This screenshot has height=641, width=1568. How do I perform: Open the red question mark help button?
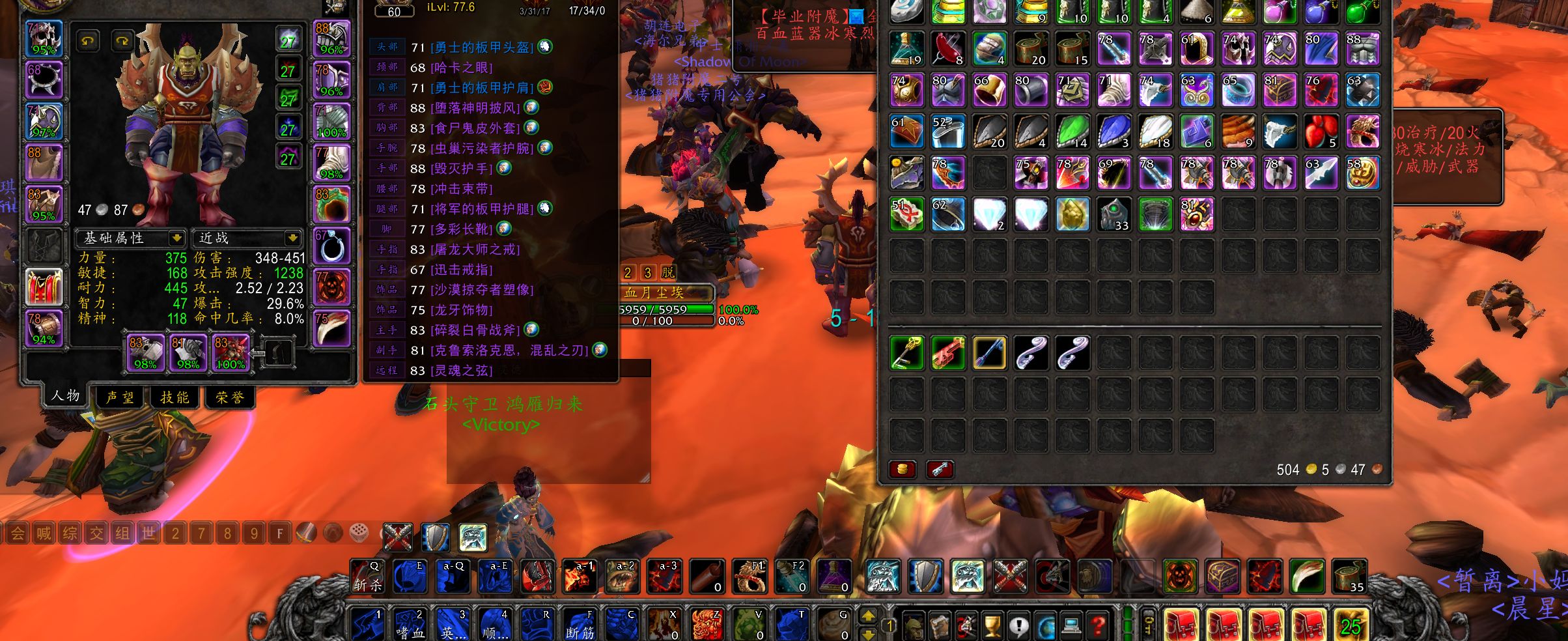(1098, 626)
